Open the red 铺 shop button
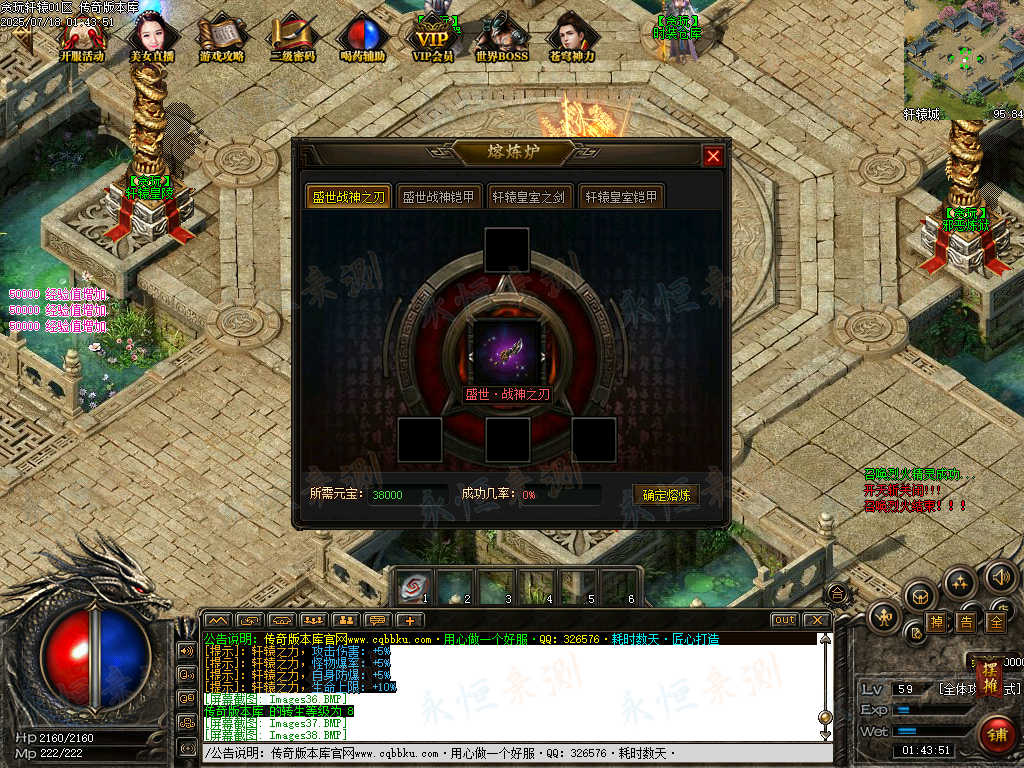Screen dimensions: 1024x768 point(995,735)
